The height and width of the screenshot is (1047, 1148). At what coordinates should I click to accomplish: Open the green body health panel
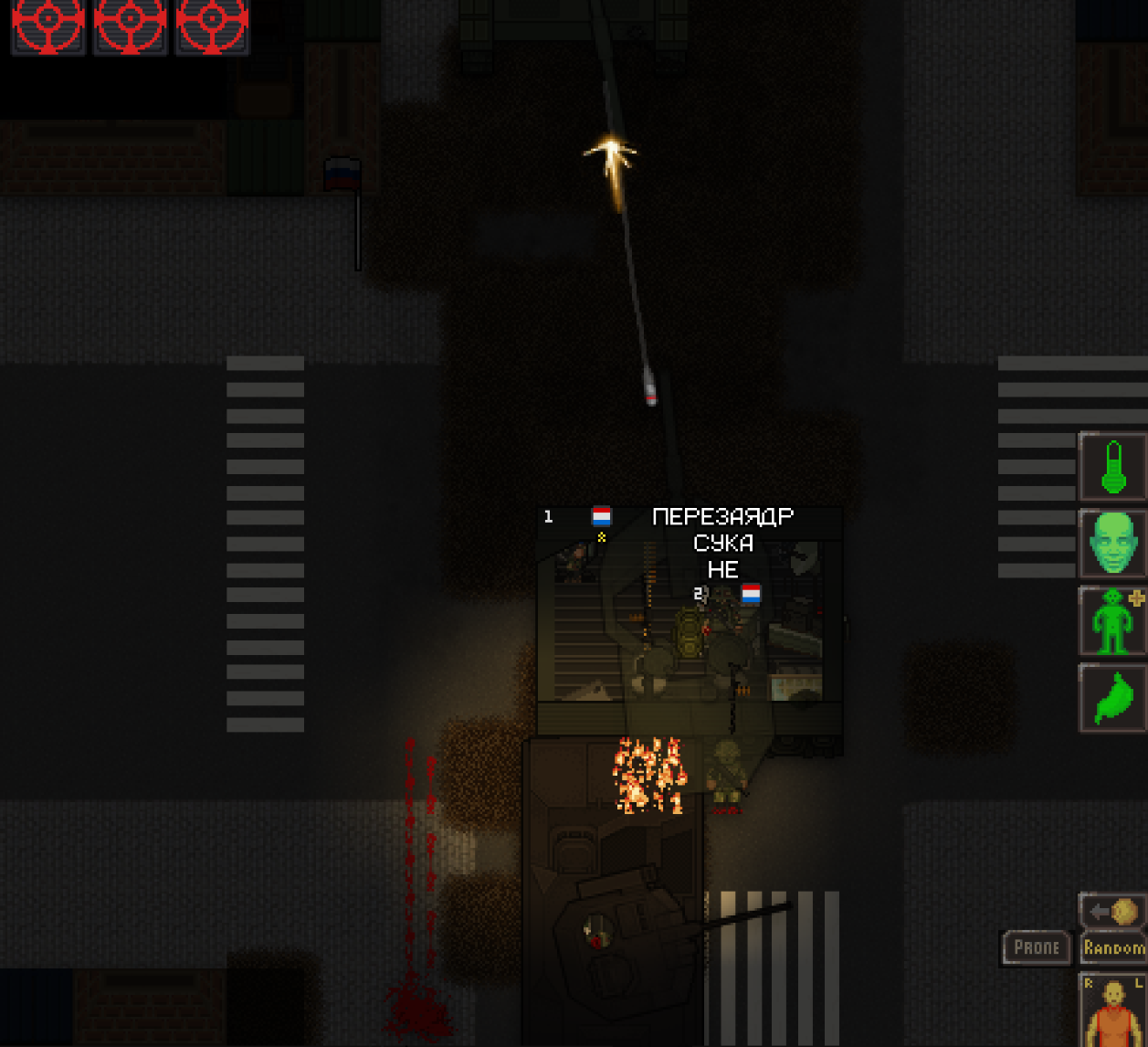point(1113,621)
